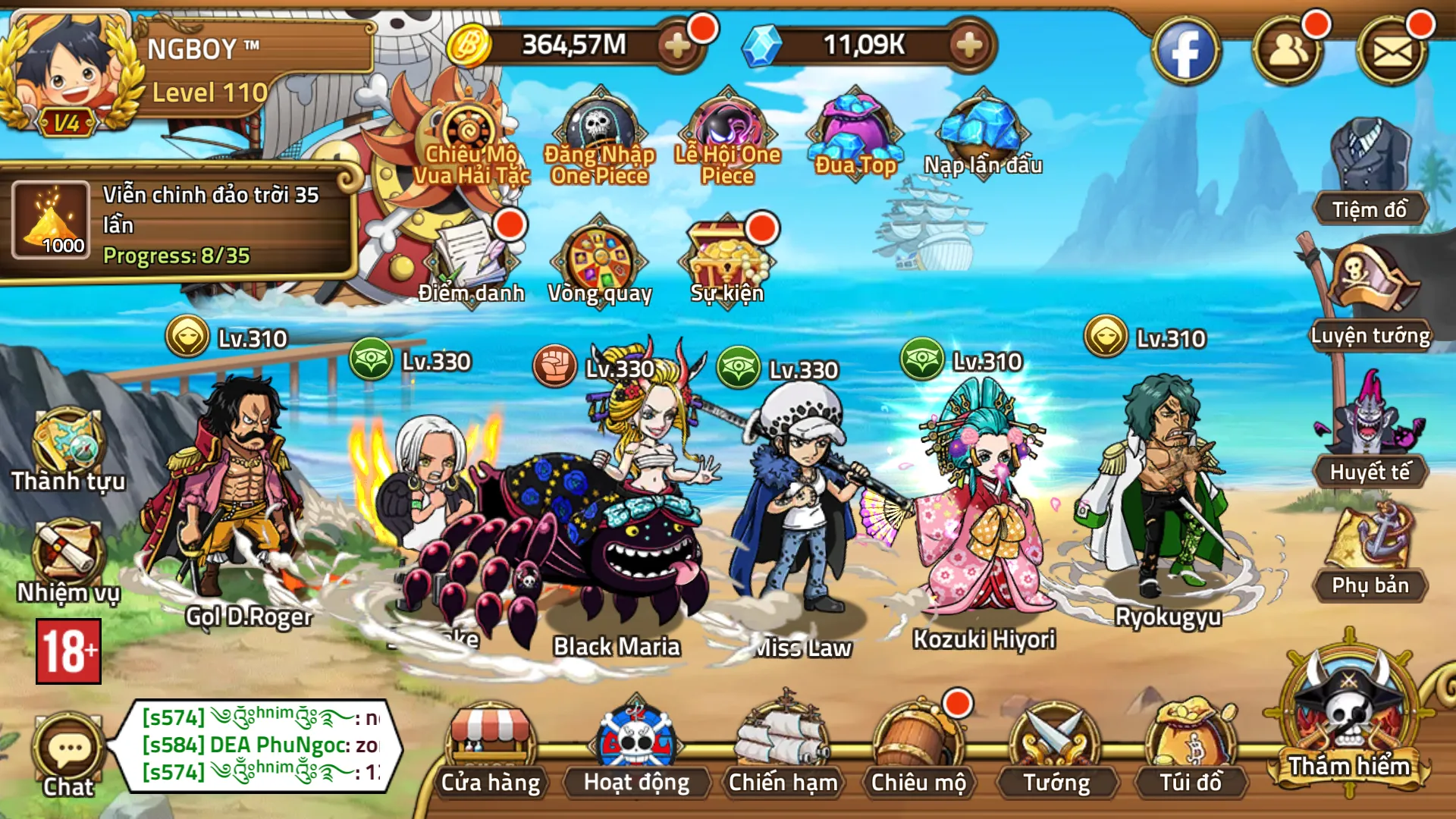Open the Vòng quay lucky wheel
Screen dimensions: 1456x819
coord(600,260)
